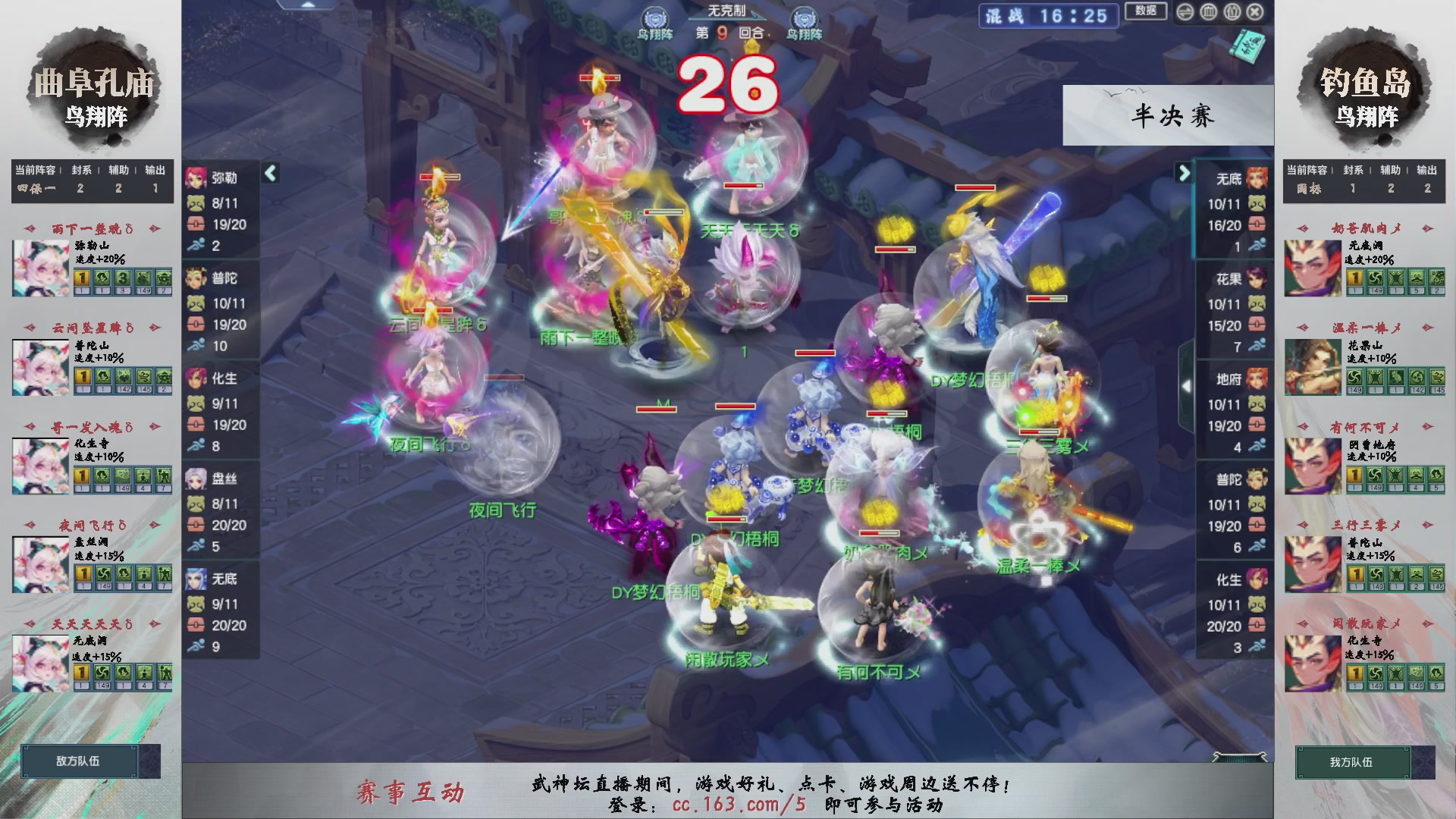The height and width of the screenshot is (819, 1456).
Task: Expand the side panel via the mid-right chevron
Action: pos(1188,385)
